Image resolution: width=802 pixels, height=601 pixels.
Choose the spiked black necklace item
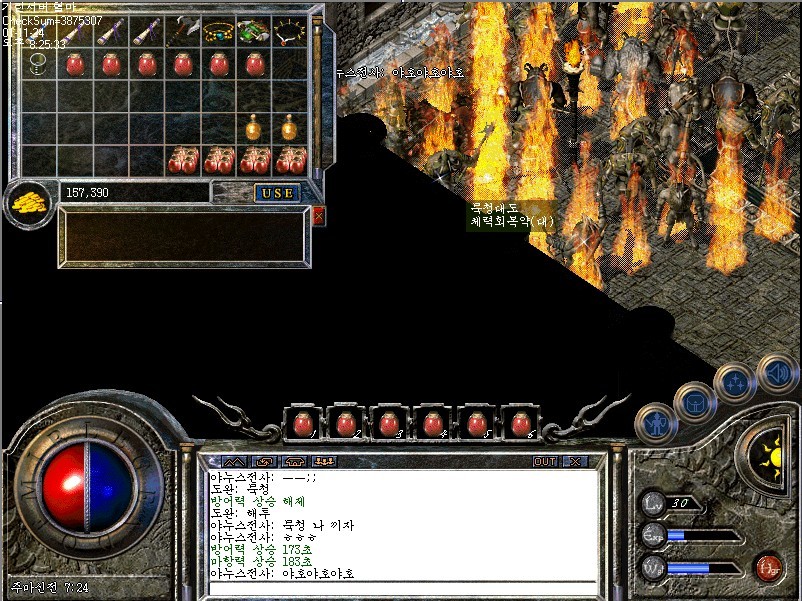[289, 32]
